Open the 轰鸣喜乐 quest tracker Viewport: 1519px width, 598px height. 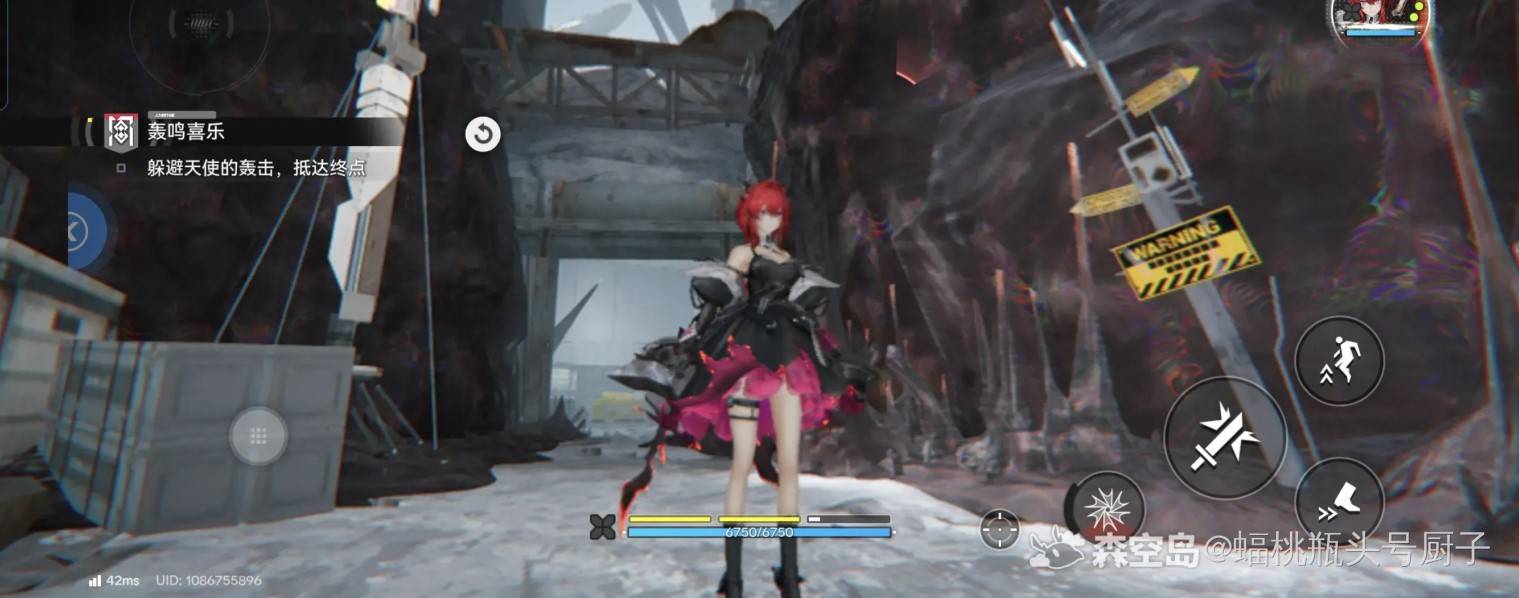(x=187, y=132)
